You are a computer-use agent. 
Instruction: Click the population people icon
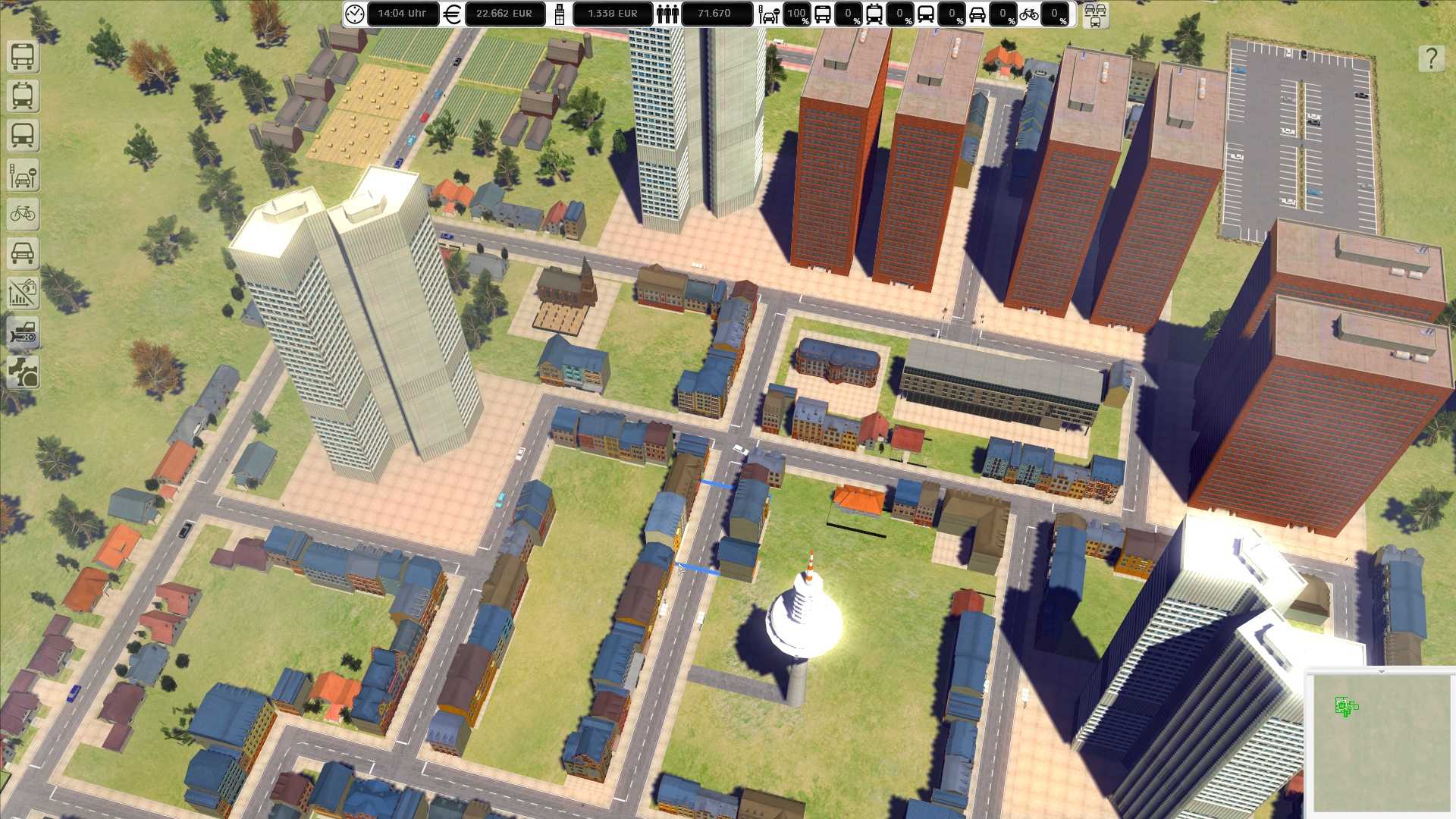[667, 14]
